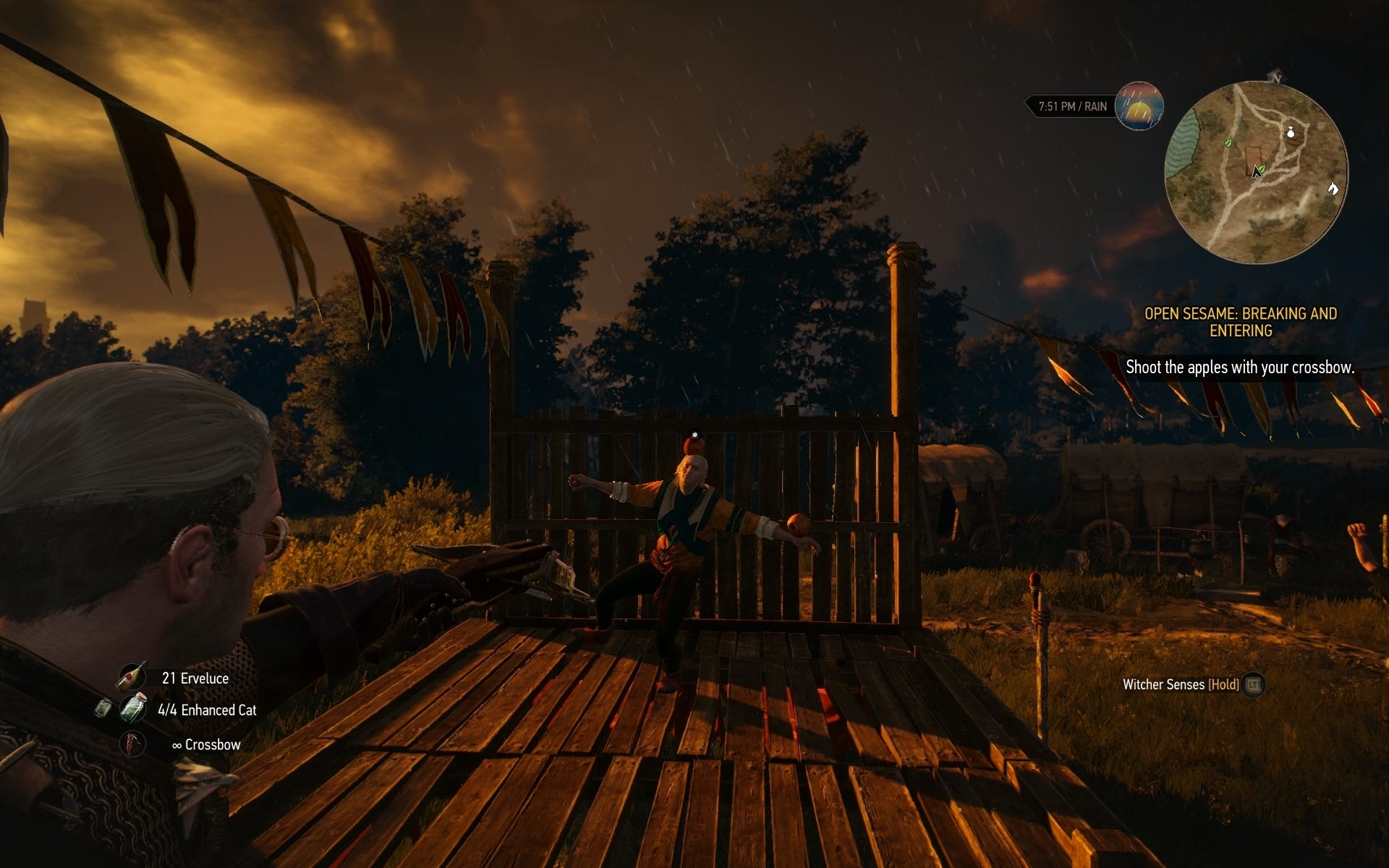Select the Erveluce wine bottle slot
1389x868 pixels.
click(132, 677)
